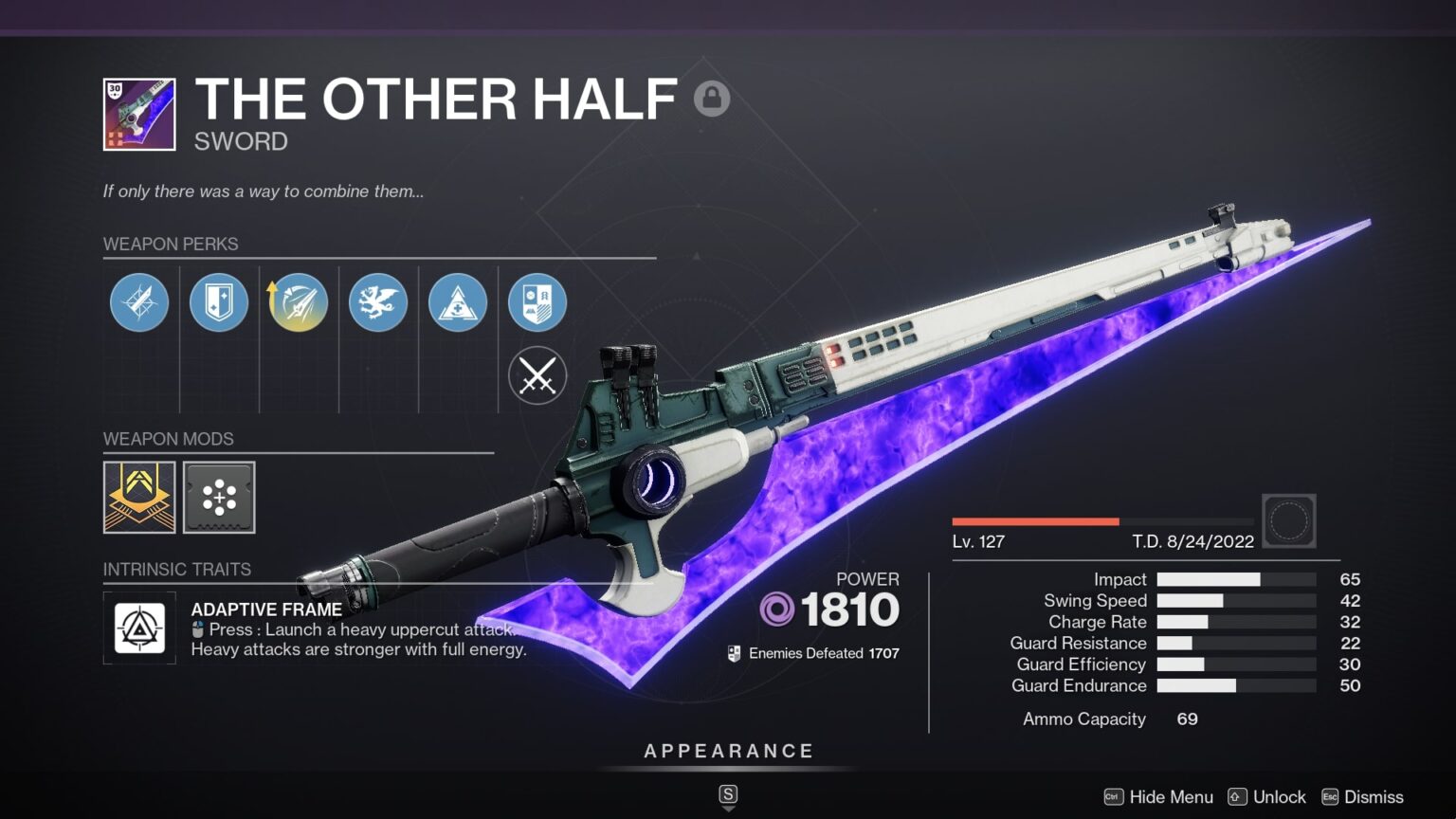Open the Adaptive Frame intrinsic trait icon
Viewport: 1456px width, 819px height.
pos(139,627)
